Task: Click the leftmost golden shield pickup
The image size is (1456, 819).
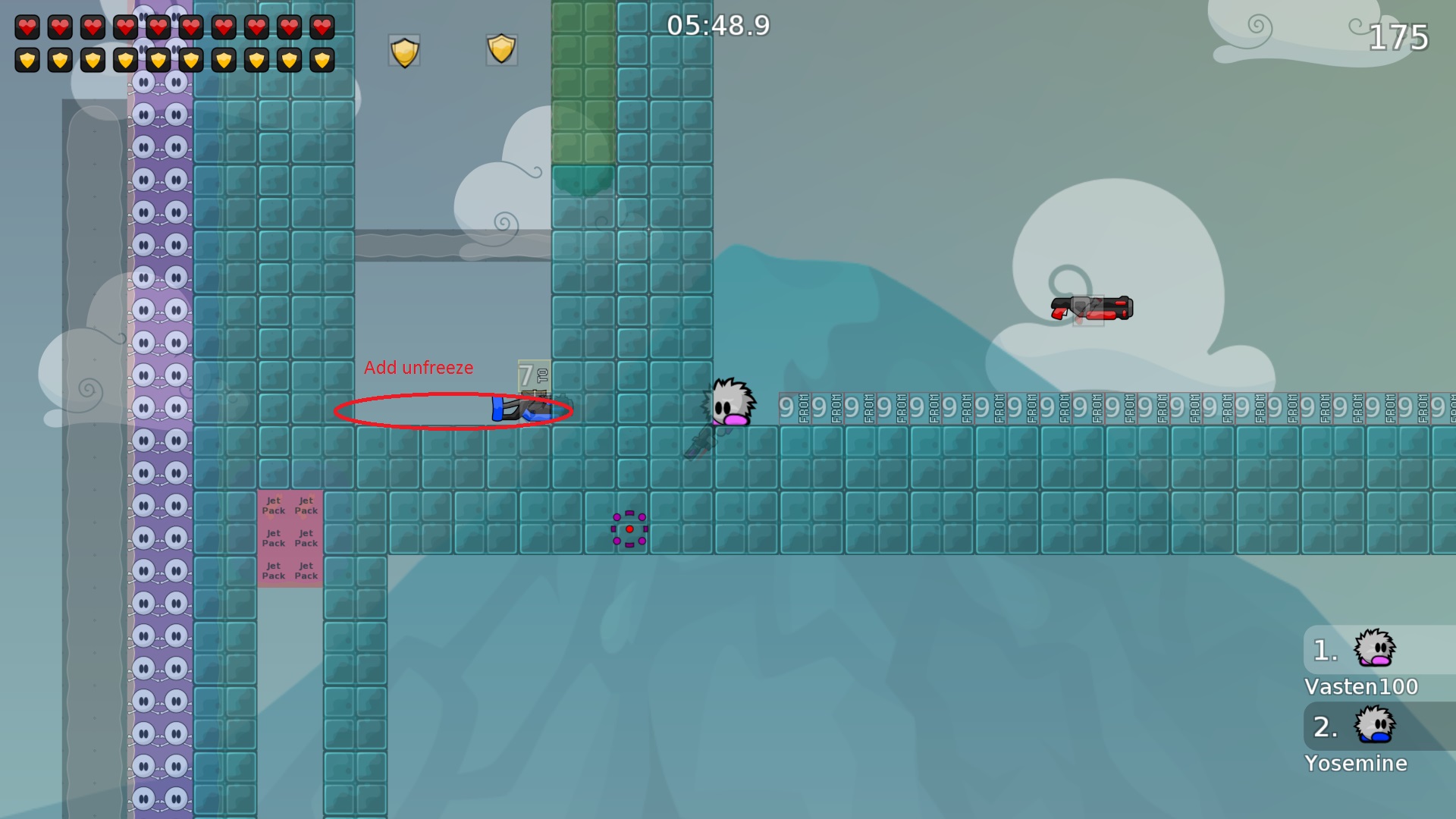Action: pos(404,49)
